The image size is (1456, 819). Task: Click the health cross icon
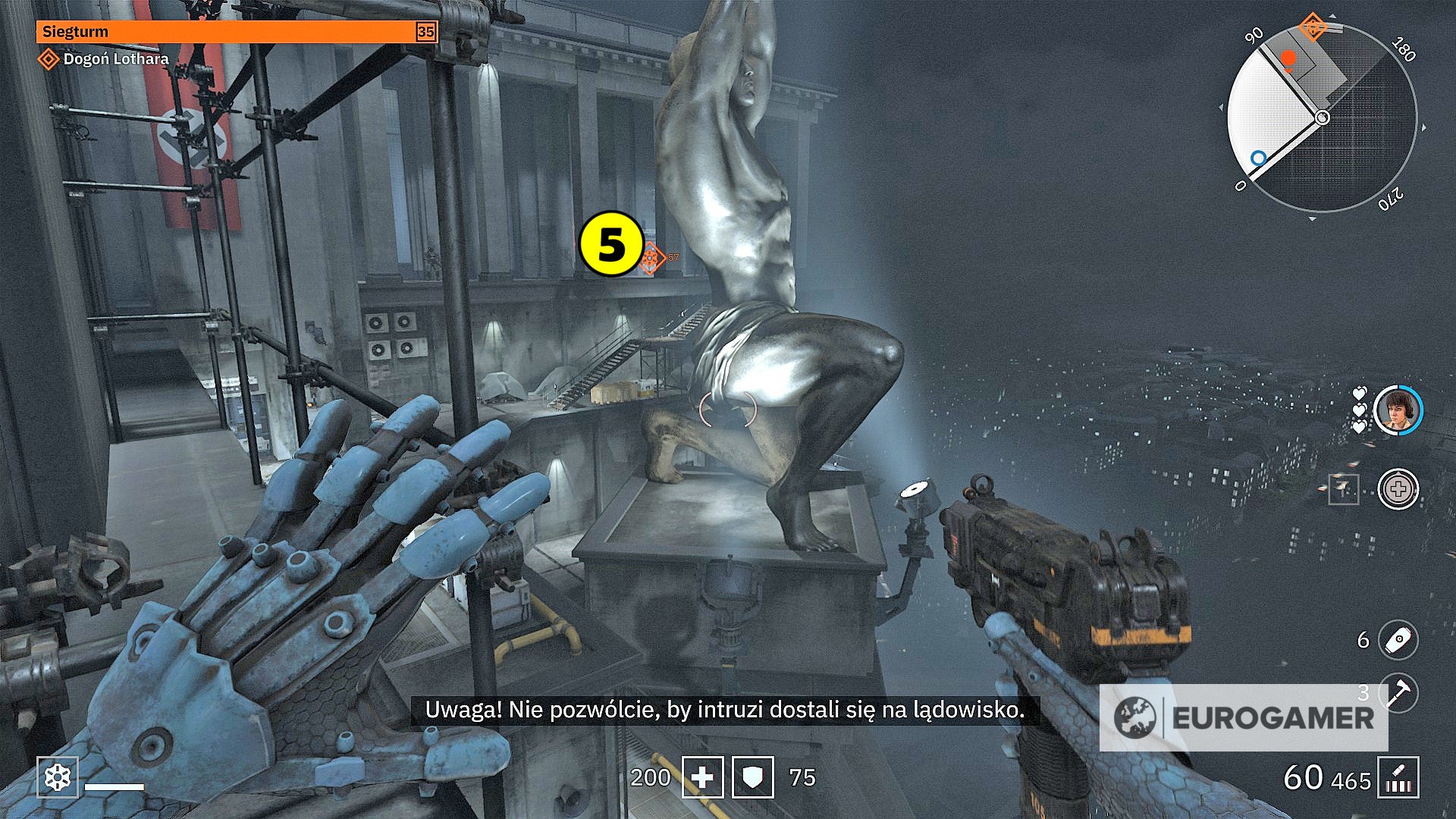click(704, 777)
